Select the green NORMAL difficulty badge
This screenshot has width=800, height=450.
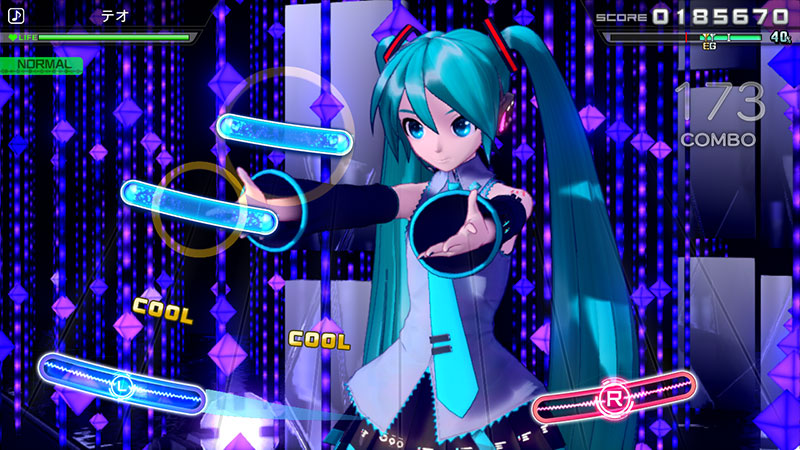pyautogui.click(x=42, y=64)
